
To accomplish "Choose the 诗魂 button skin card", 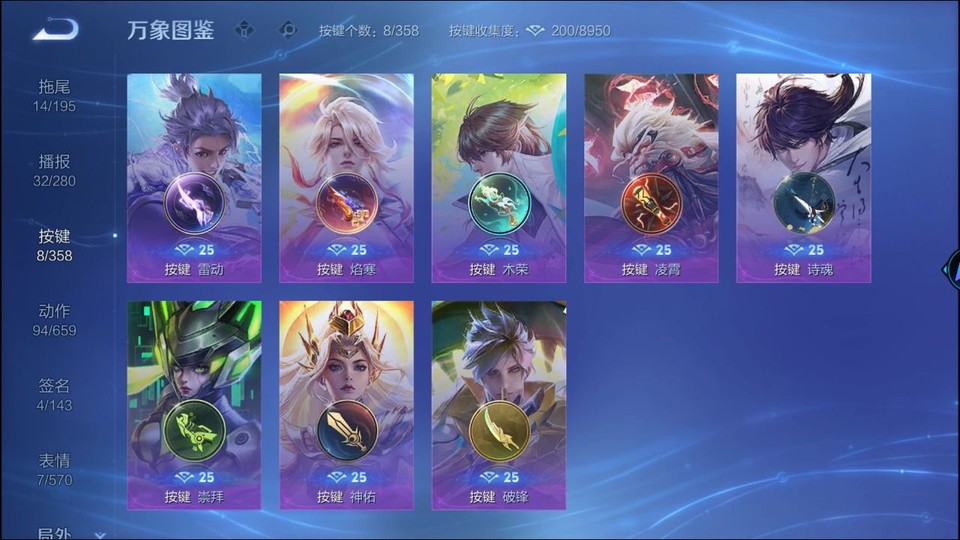I will click(803, 178).
